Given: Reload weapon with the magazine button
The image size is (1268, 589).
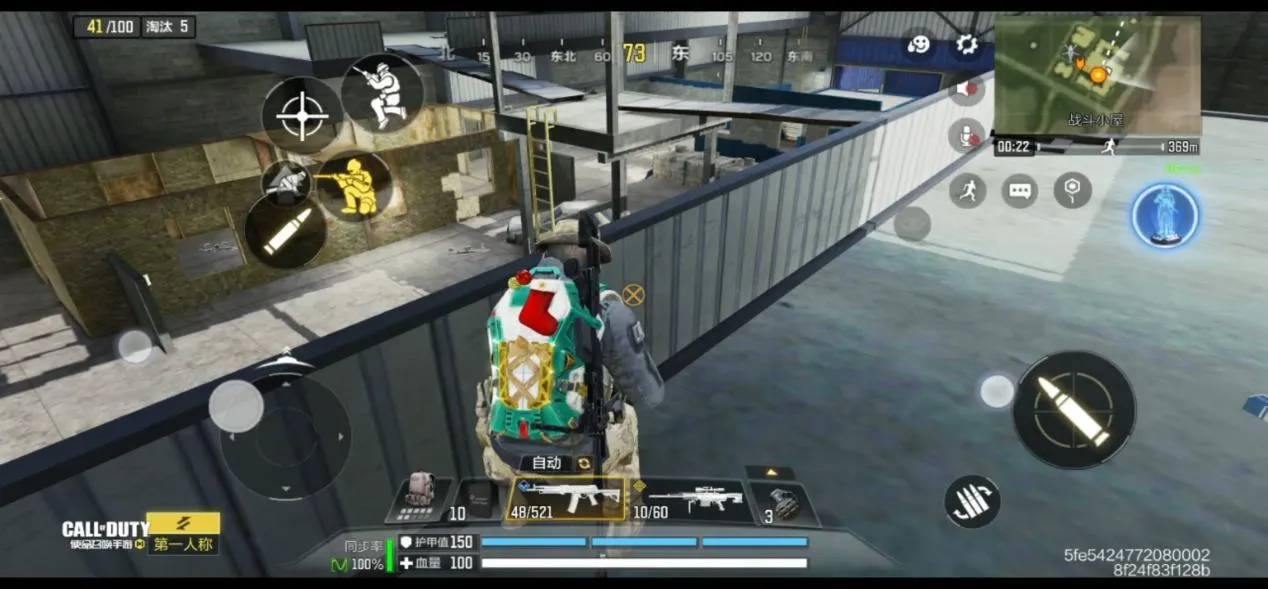Looking at the screenshot, I should coord(972,501).
